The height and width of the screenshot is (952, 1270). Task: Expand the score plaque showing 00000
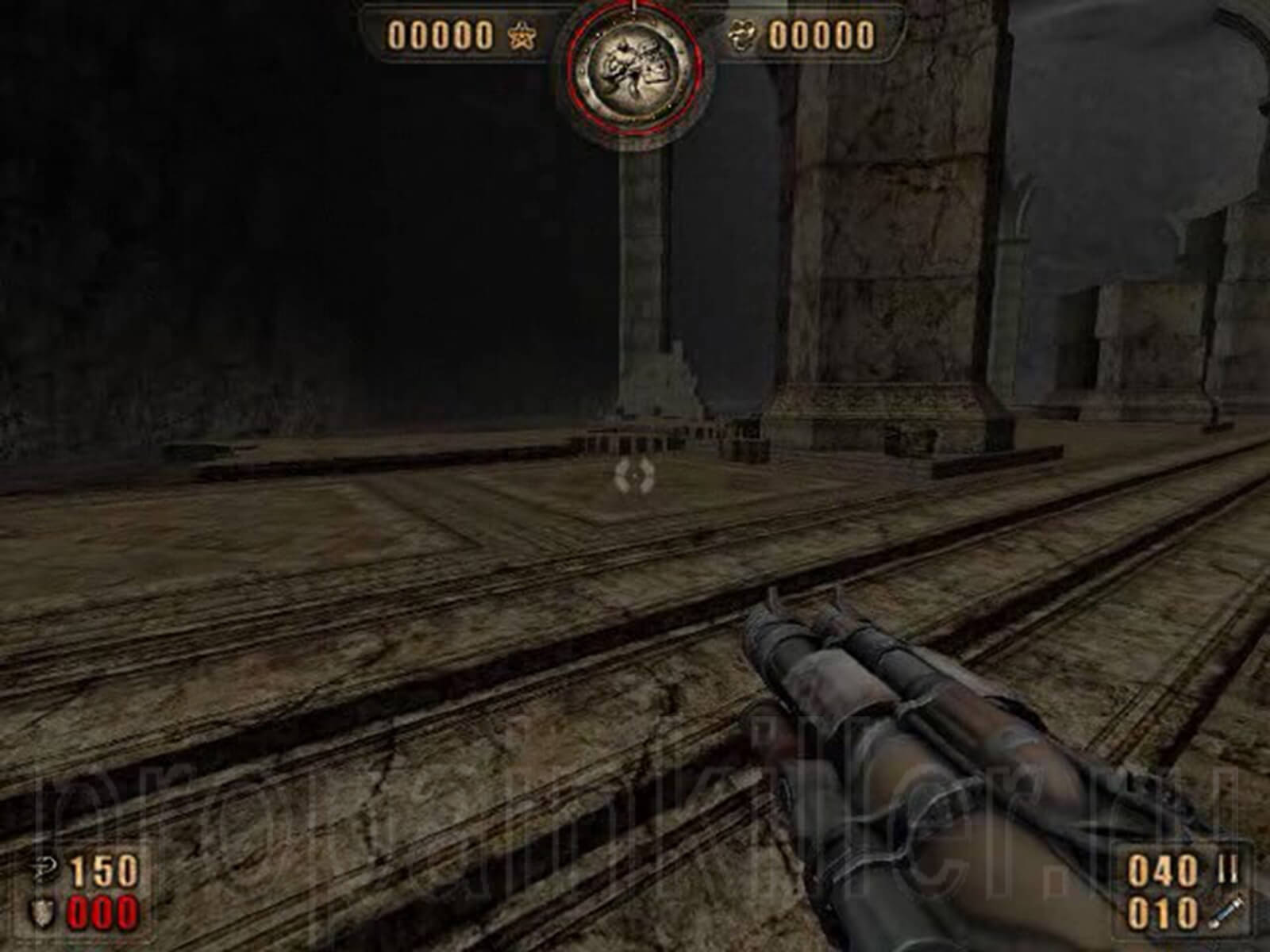pos(441,36)
